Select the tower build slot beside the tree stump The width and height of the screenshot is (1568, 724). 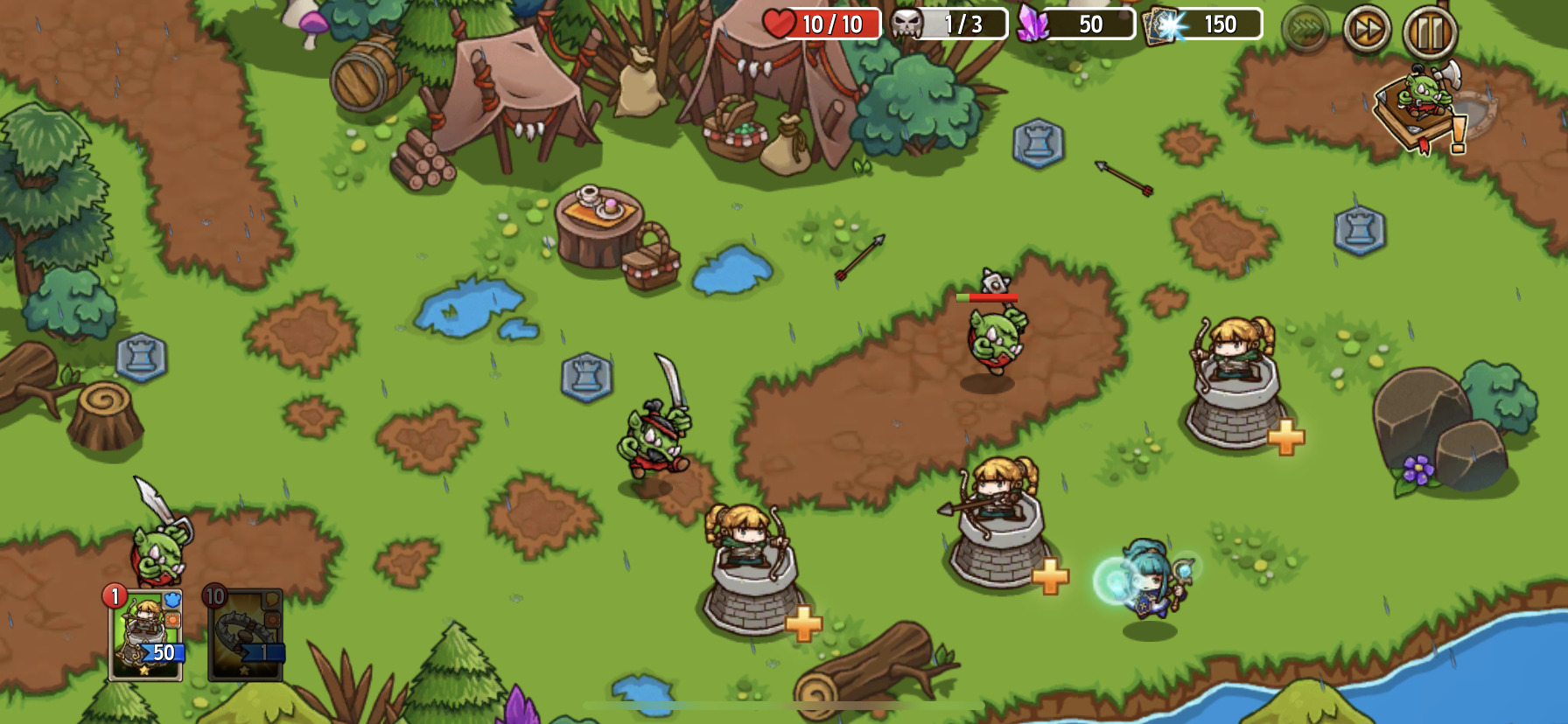point(142,357)
